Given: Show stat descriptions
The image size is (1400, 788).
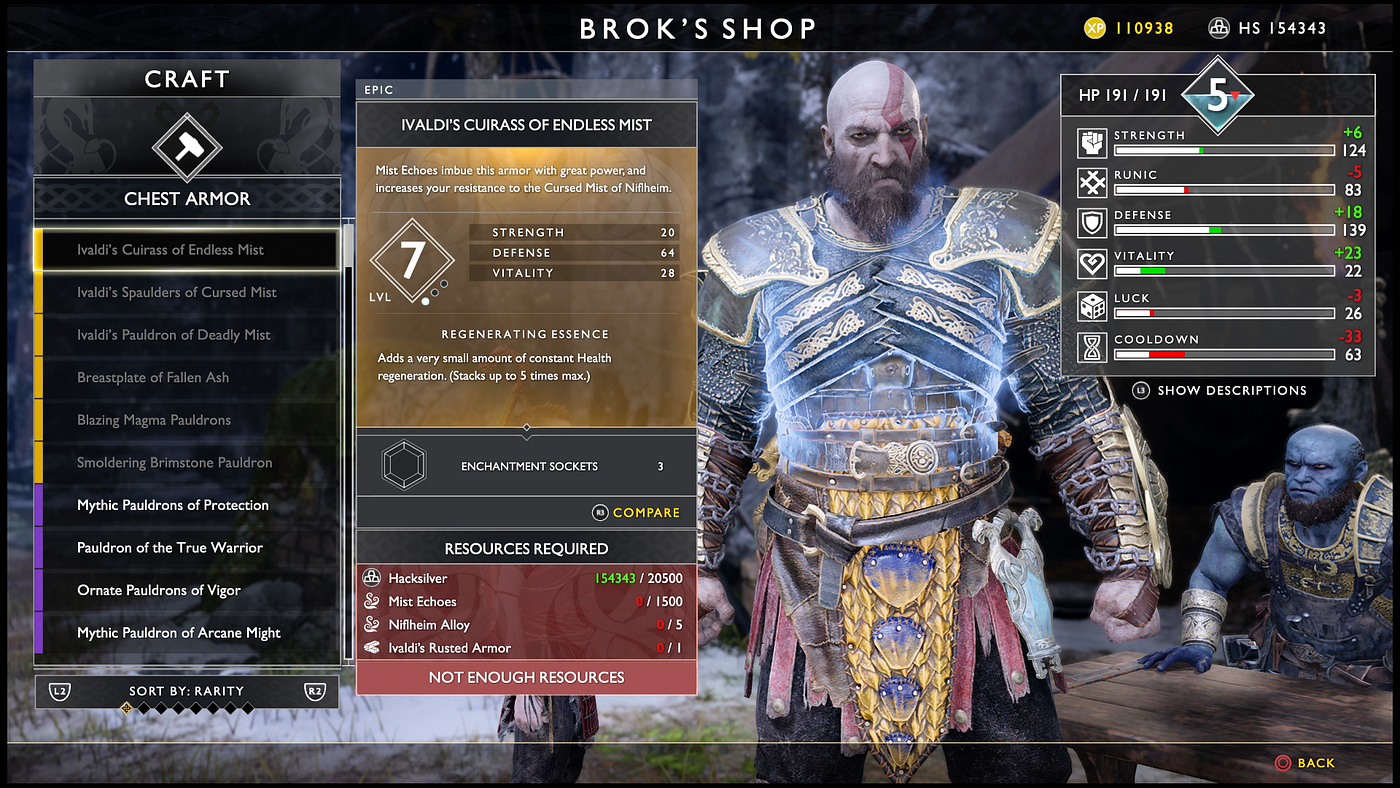Looking at the screenshot, I should 1230,390.
